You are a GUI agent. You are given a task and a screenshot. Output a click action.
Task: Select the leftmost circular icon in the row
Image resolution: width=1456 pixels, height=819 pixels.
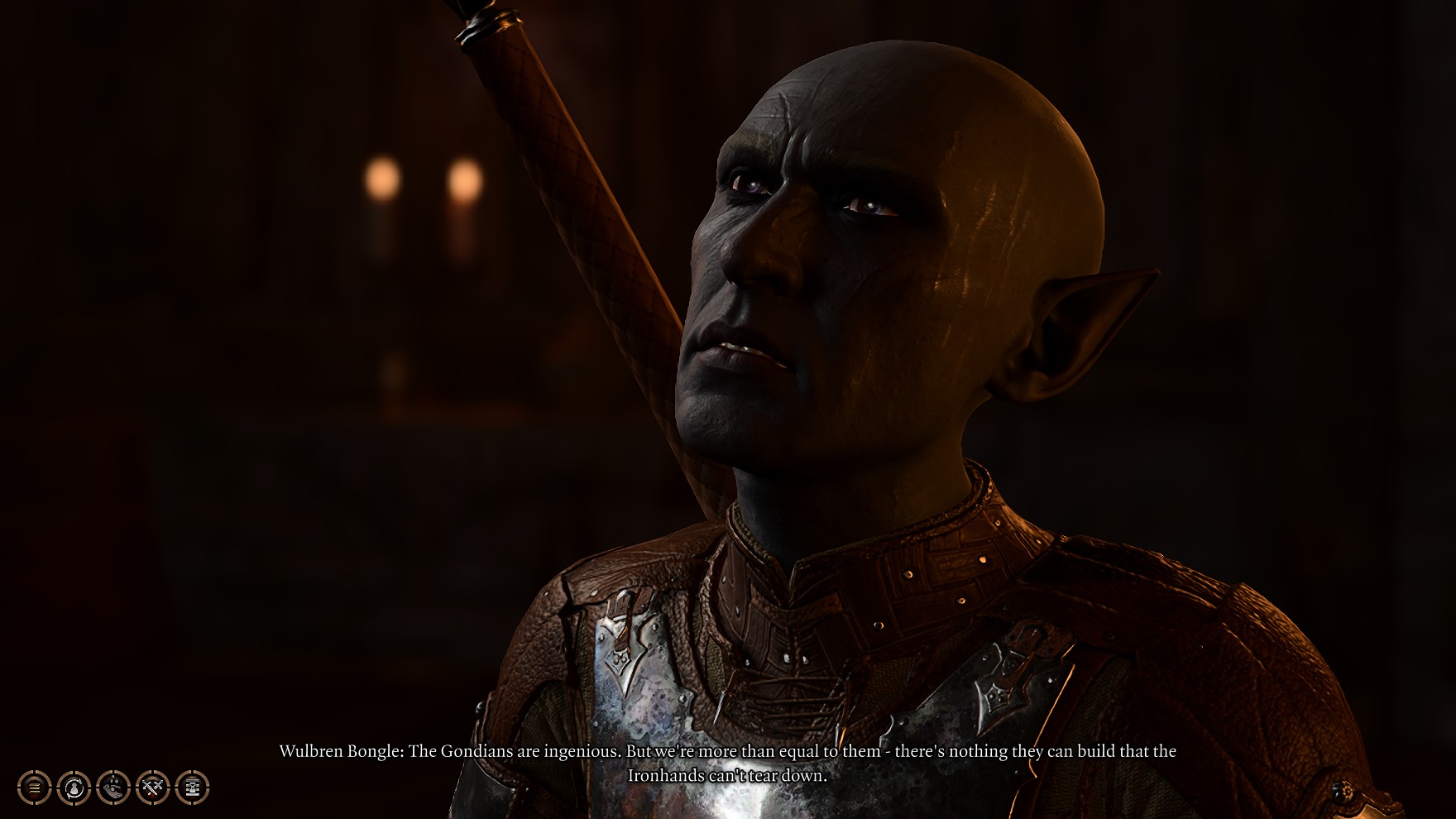[x=33, y=788]
